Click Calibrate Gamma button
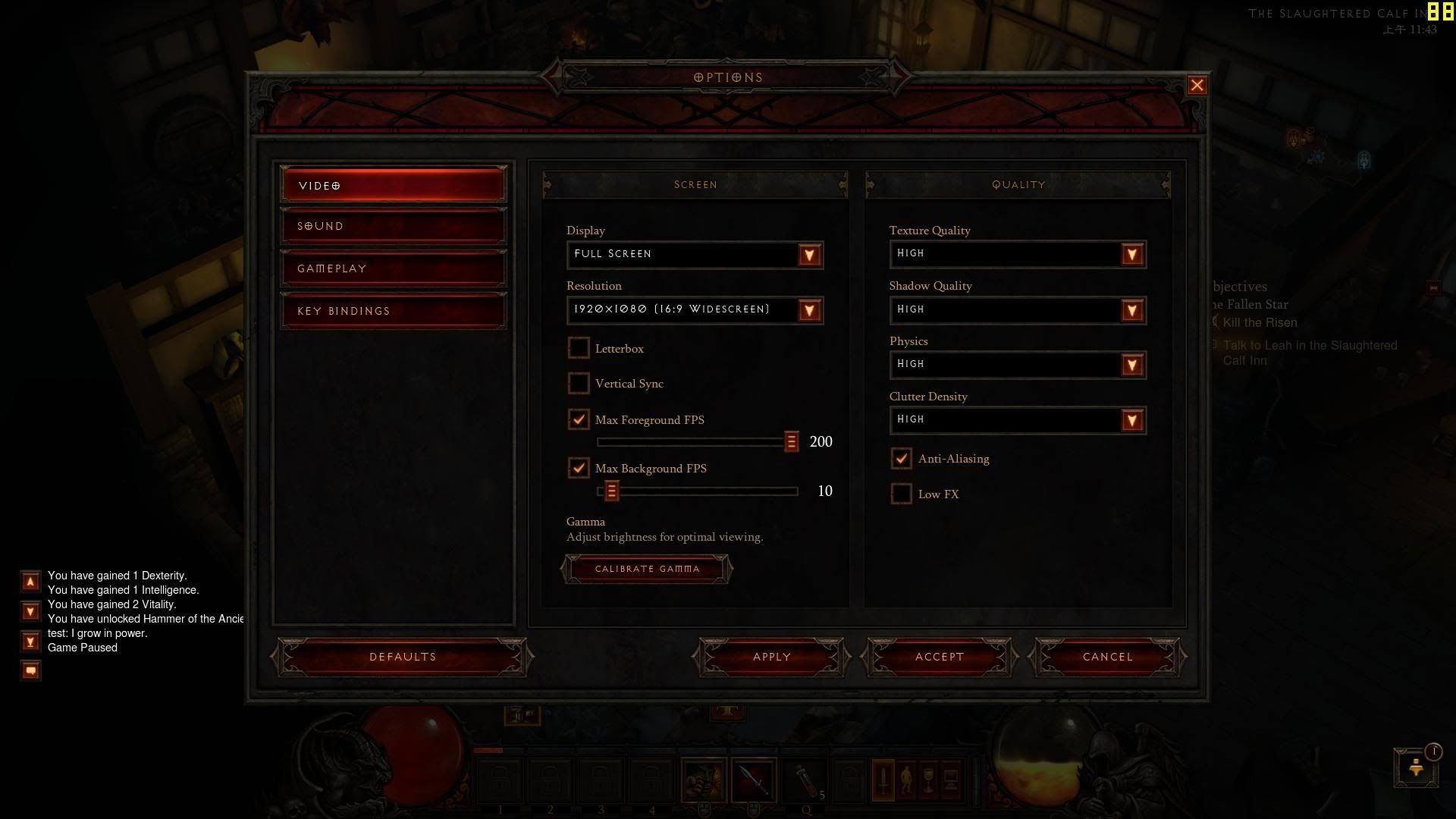Screen dimensions: 1456x819 pyautogui.click(x=647, y=569)
